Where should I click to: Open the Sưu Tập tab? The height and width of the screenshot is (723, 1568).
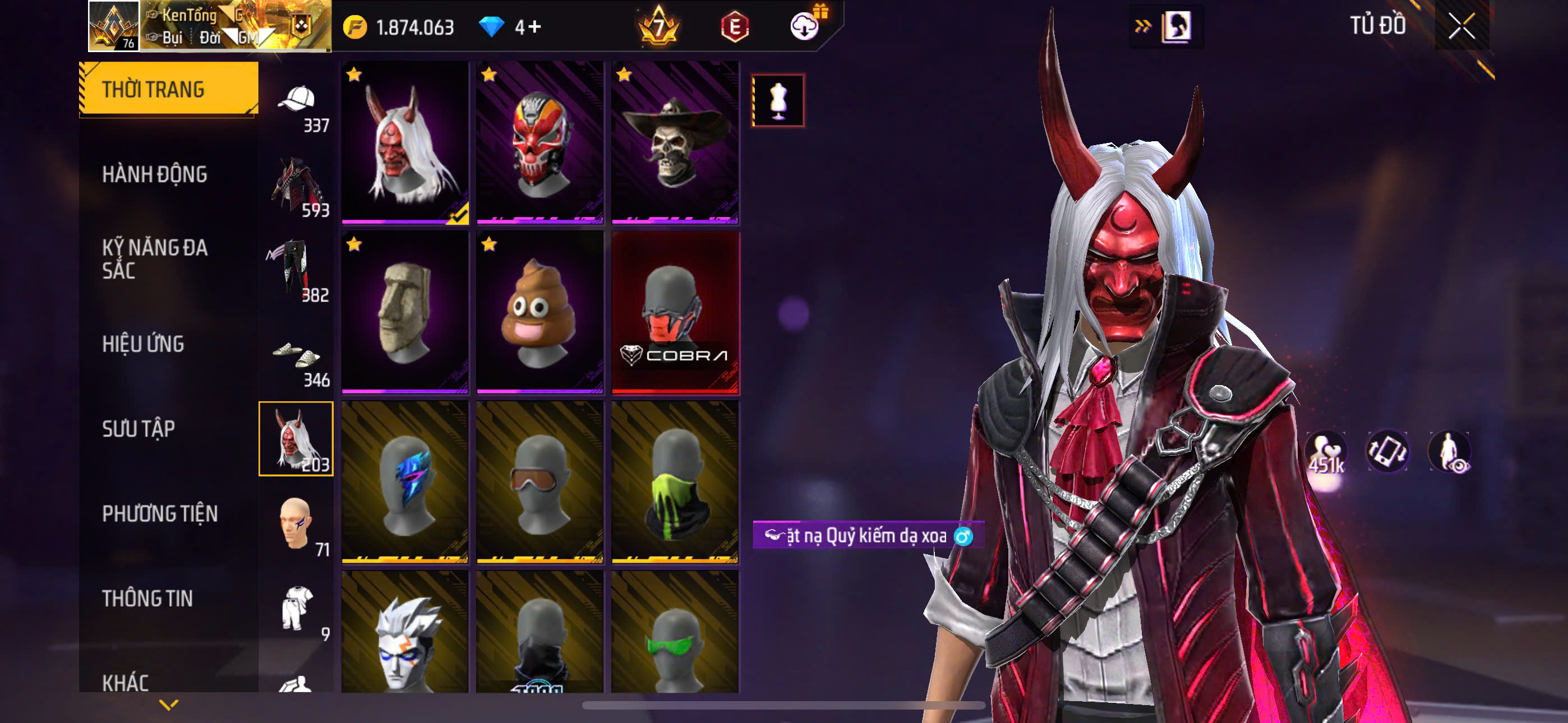(139, 428)
